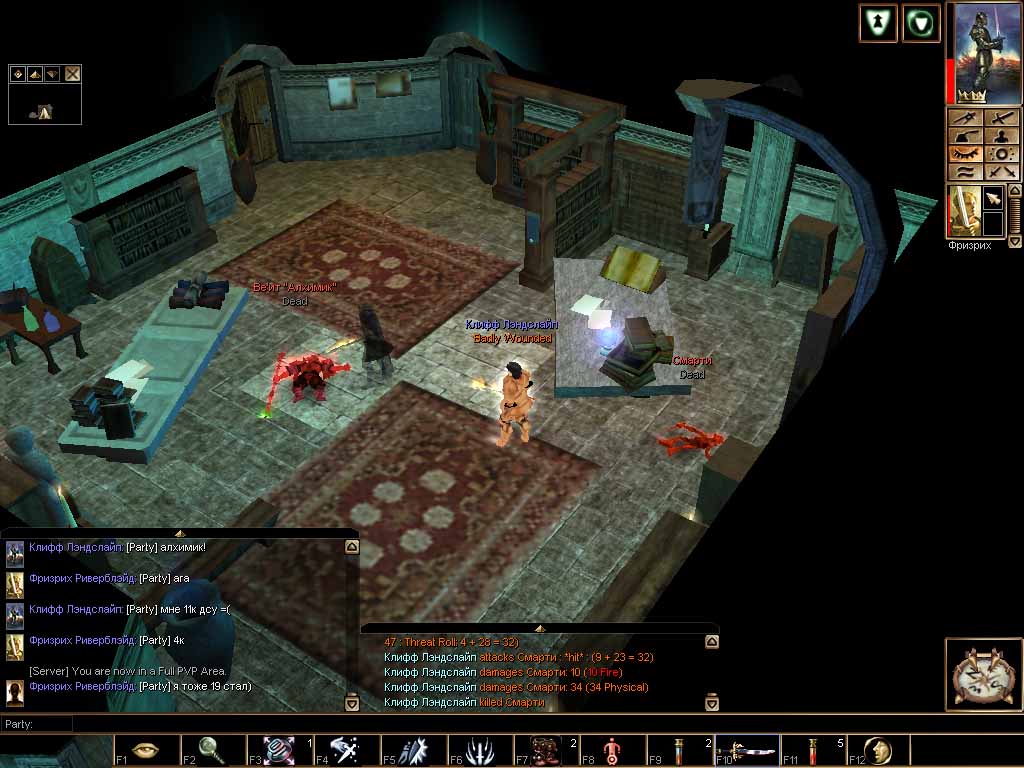Close the minimap panel
This screenshot has height=768, width=1024.
click(x=72, y=73)
